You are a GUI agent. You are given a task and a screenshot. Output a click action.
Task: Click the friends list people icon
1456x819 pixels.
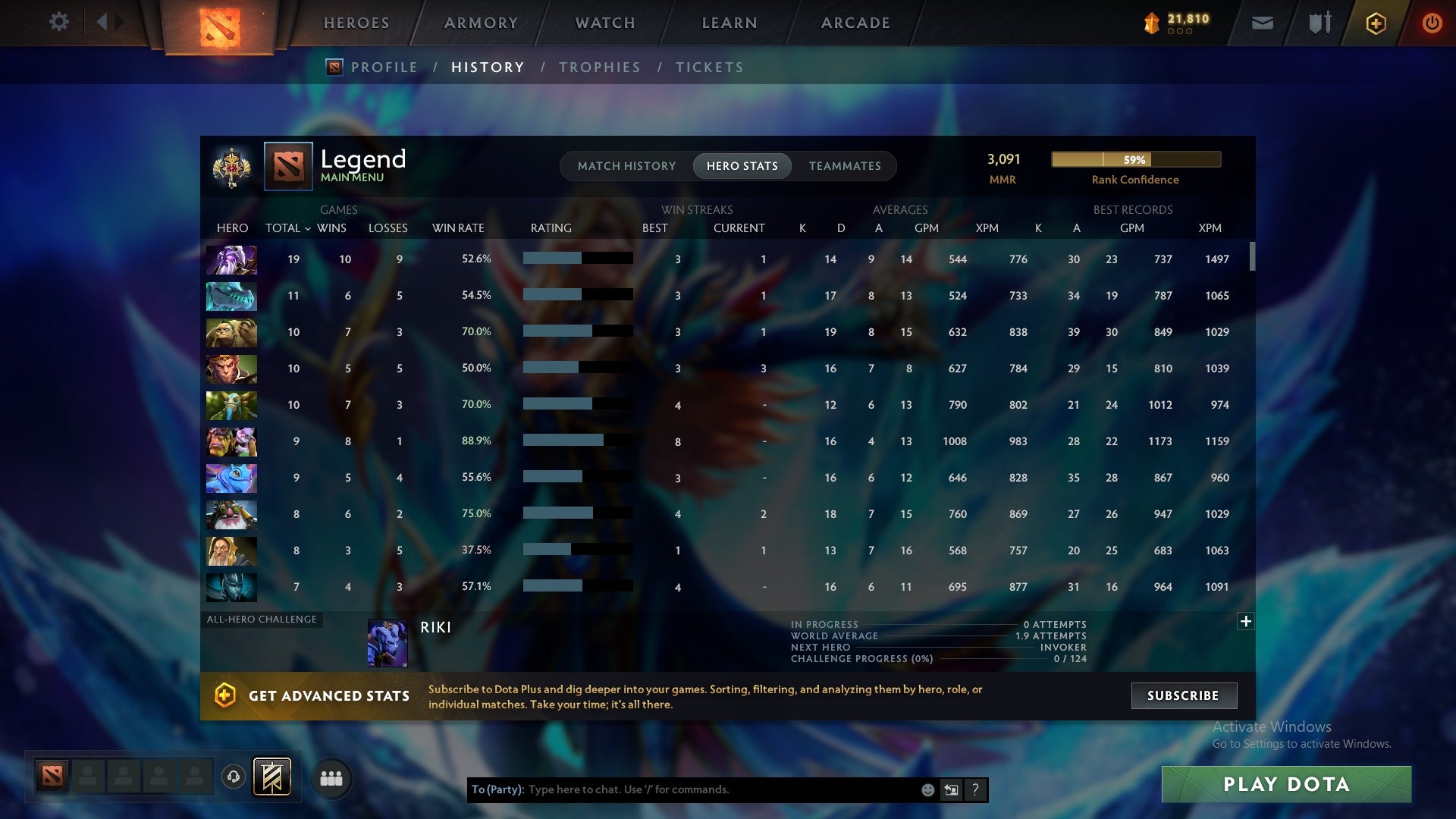[331, 777]
